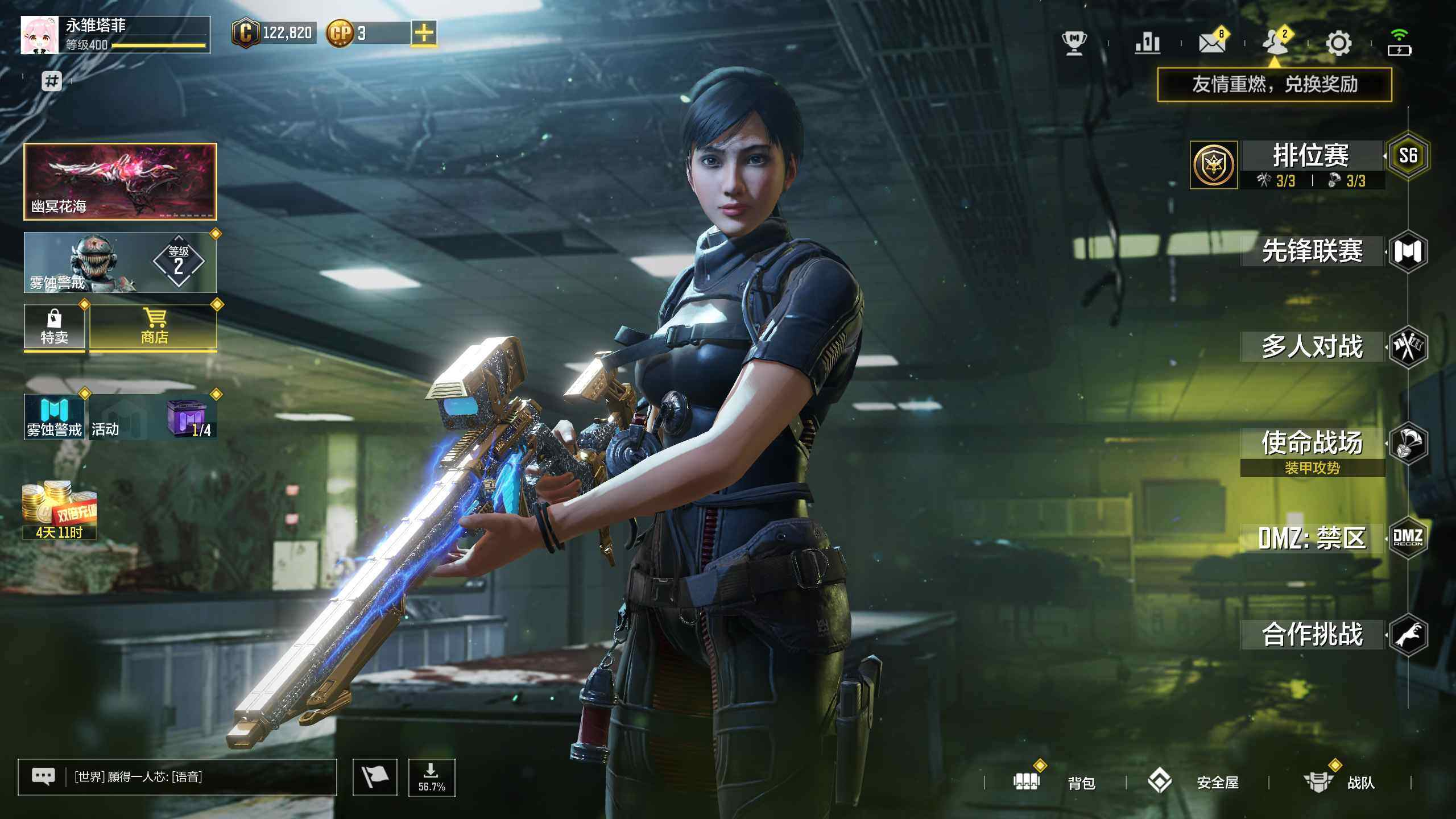Choose 多人对战 multiplayer mode
The image size is (1456, 819).
1312,347
